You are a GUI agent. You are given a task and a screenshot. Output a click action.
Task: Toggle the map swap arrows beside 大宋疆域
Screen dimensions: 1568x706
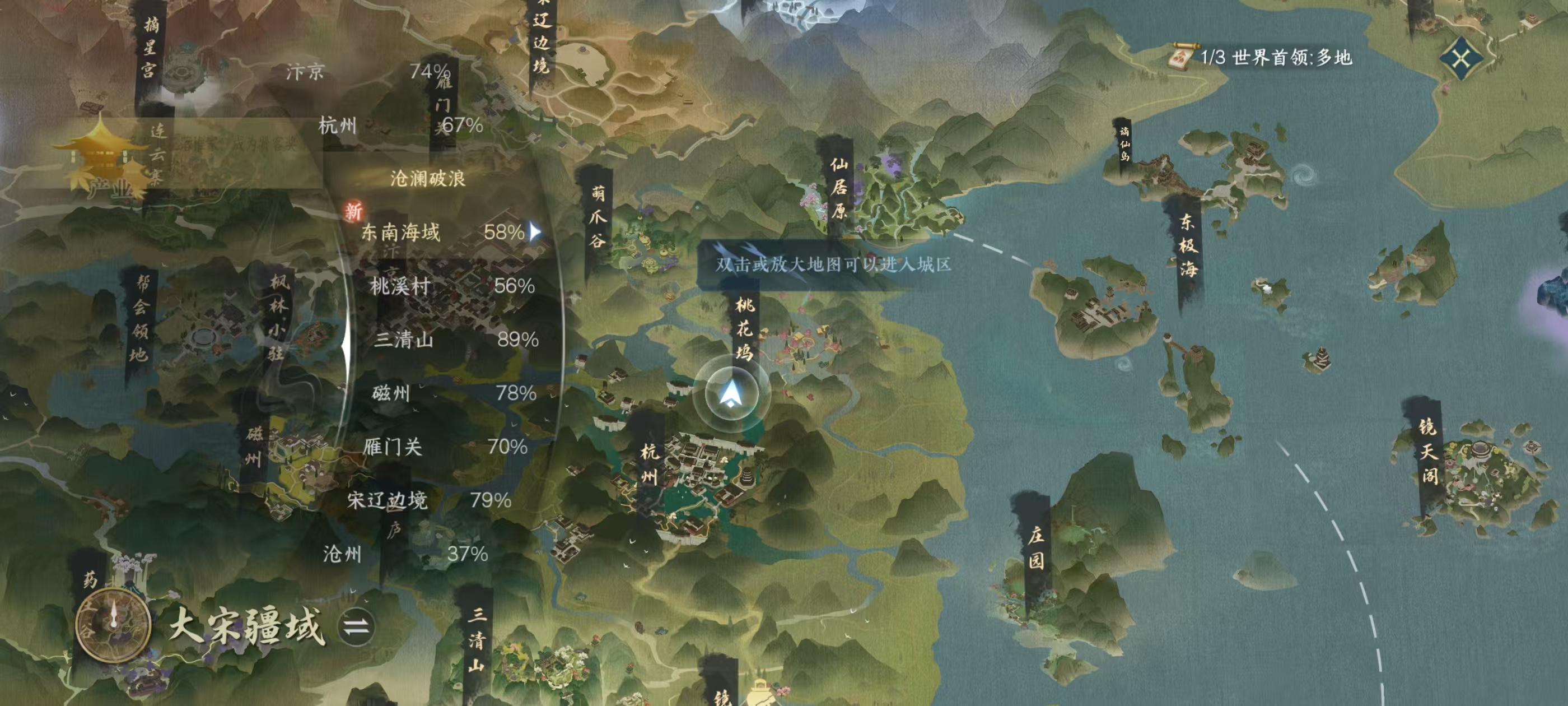(x=356, y=626)
